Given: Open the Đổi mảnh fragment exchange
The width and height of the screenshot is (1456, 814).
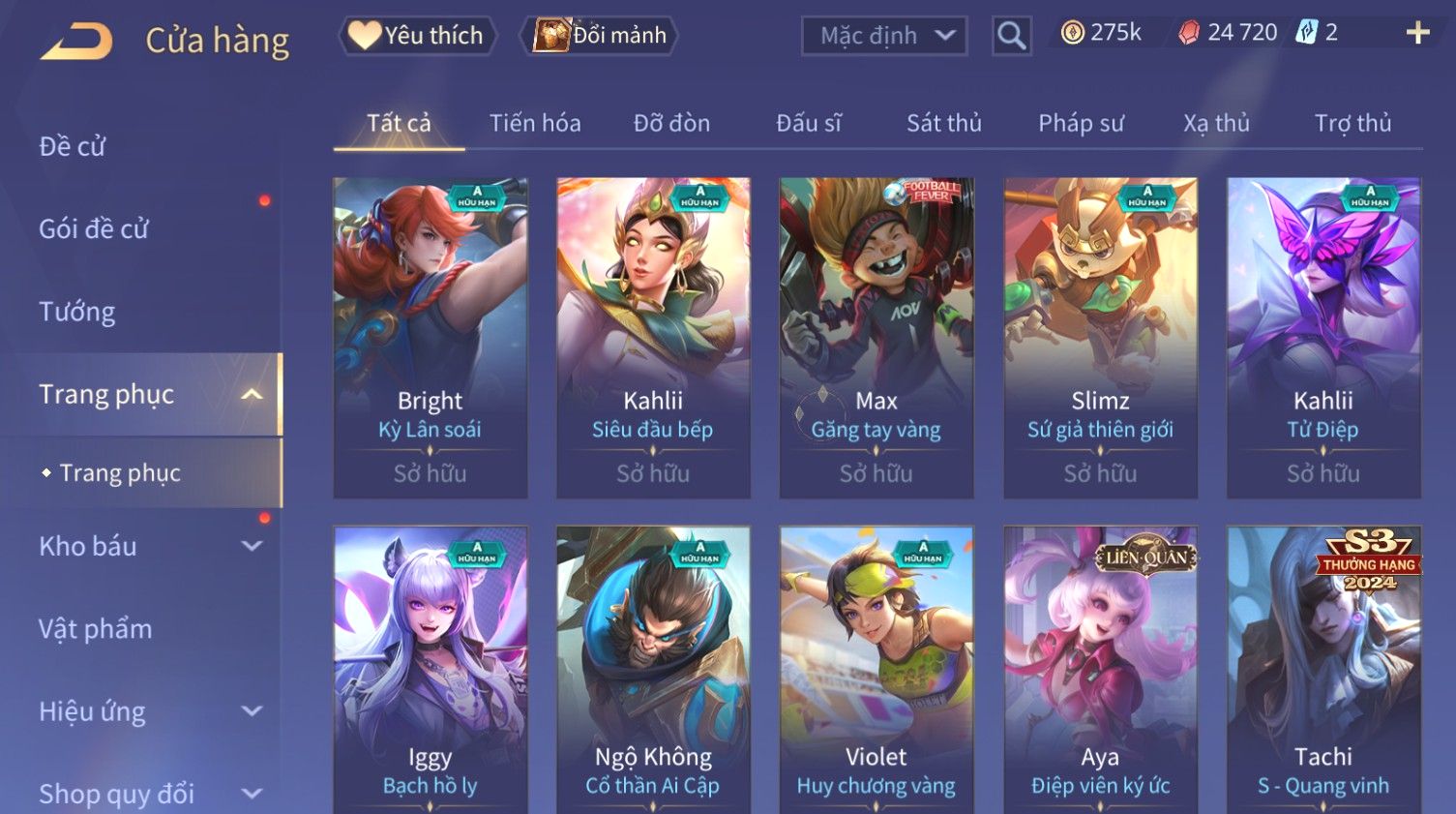Looking at the screenshot, I should 601,36.
